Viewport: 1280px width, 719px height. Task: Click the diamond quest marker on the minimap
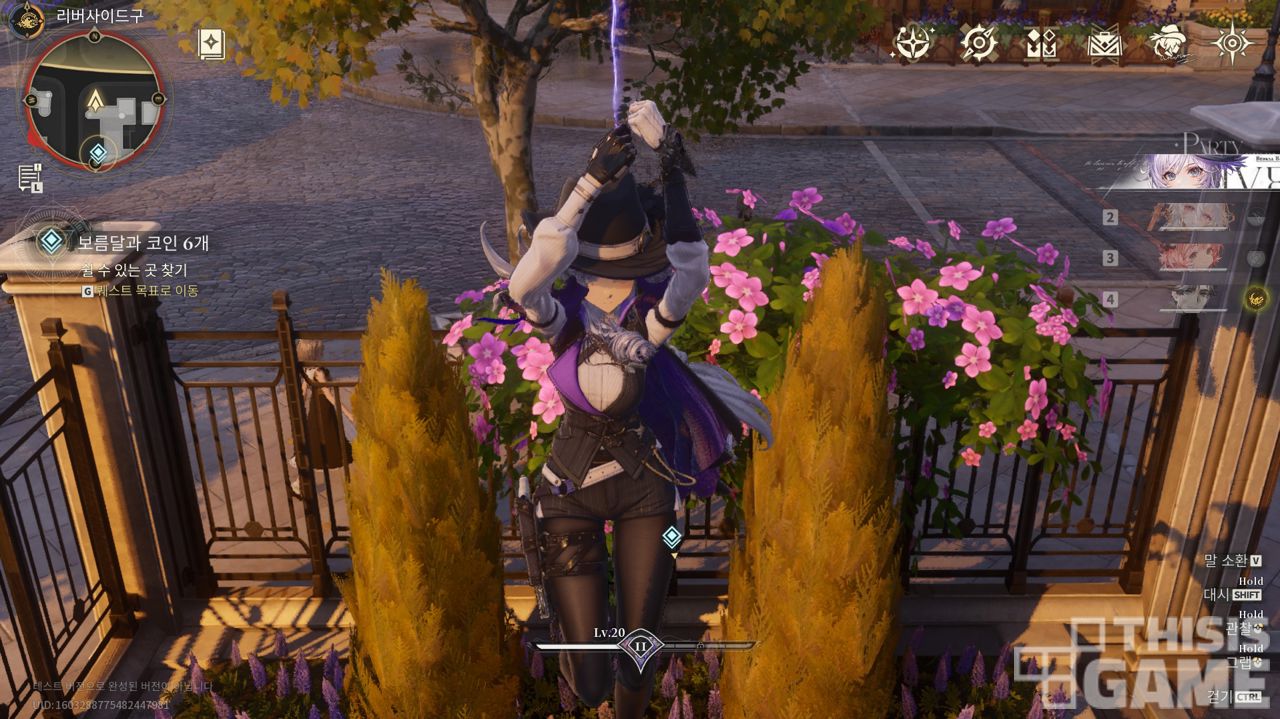pos(98,153)
